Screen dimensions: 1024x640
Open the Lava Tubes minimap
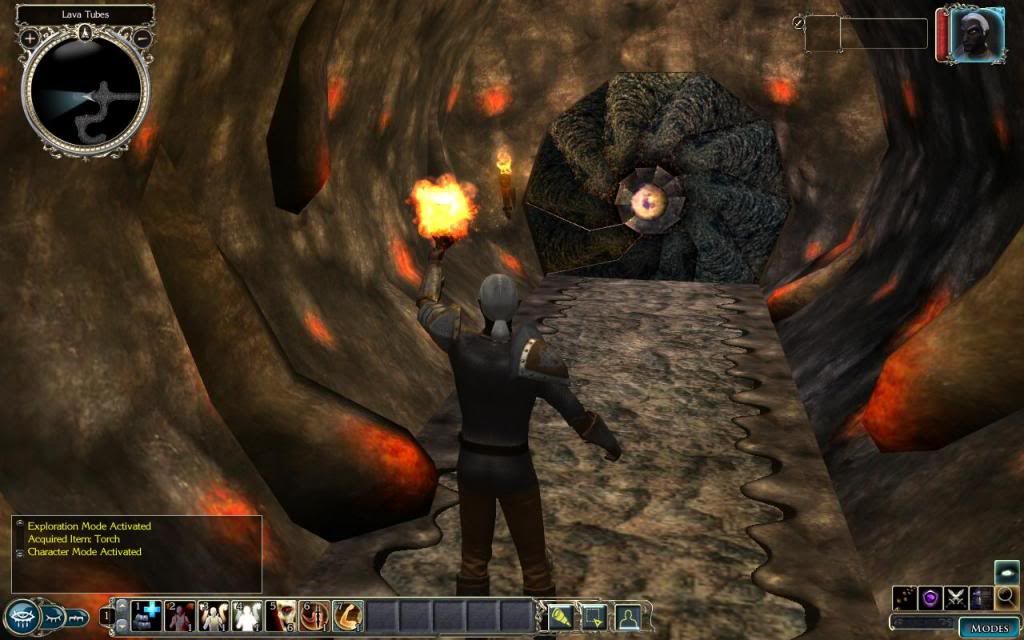[85, 90]
